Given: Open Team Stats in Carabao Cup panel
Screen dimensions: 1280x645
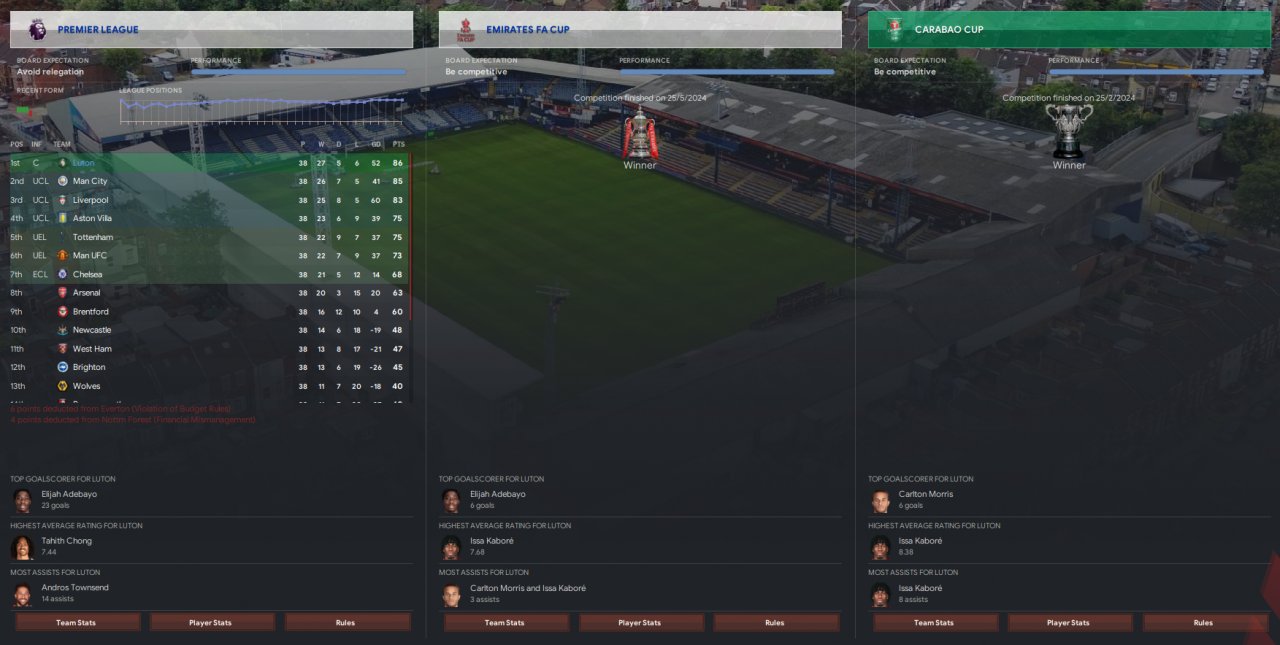Looking at the screenshot, I should coord(934,622).
